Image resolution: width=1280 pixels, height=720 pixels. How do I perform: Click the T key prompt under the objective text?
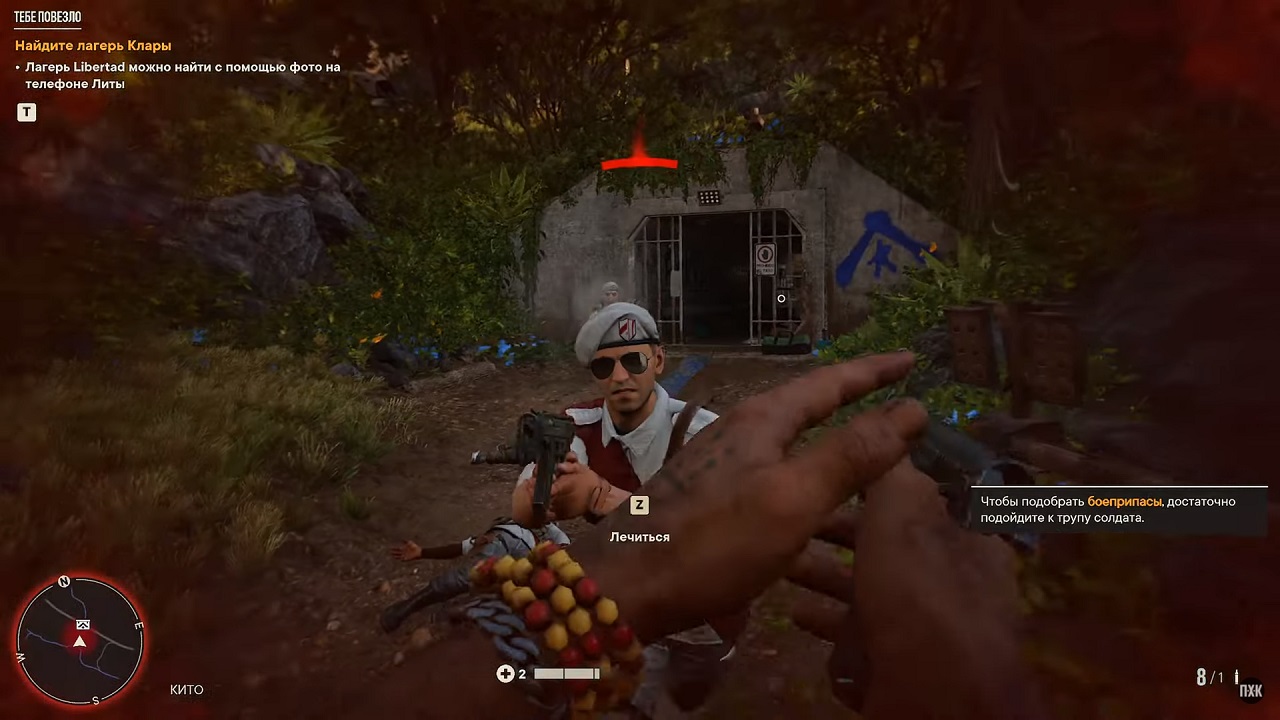point(26,112)
